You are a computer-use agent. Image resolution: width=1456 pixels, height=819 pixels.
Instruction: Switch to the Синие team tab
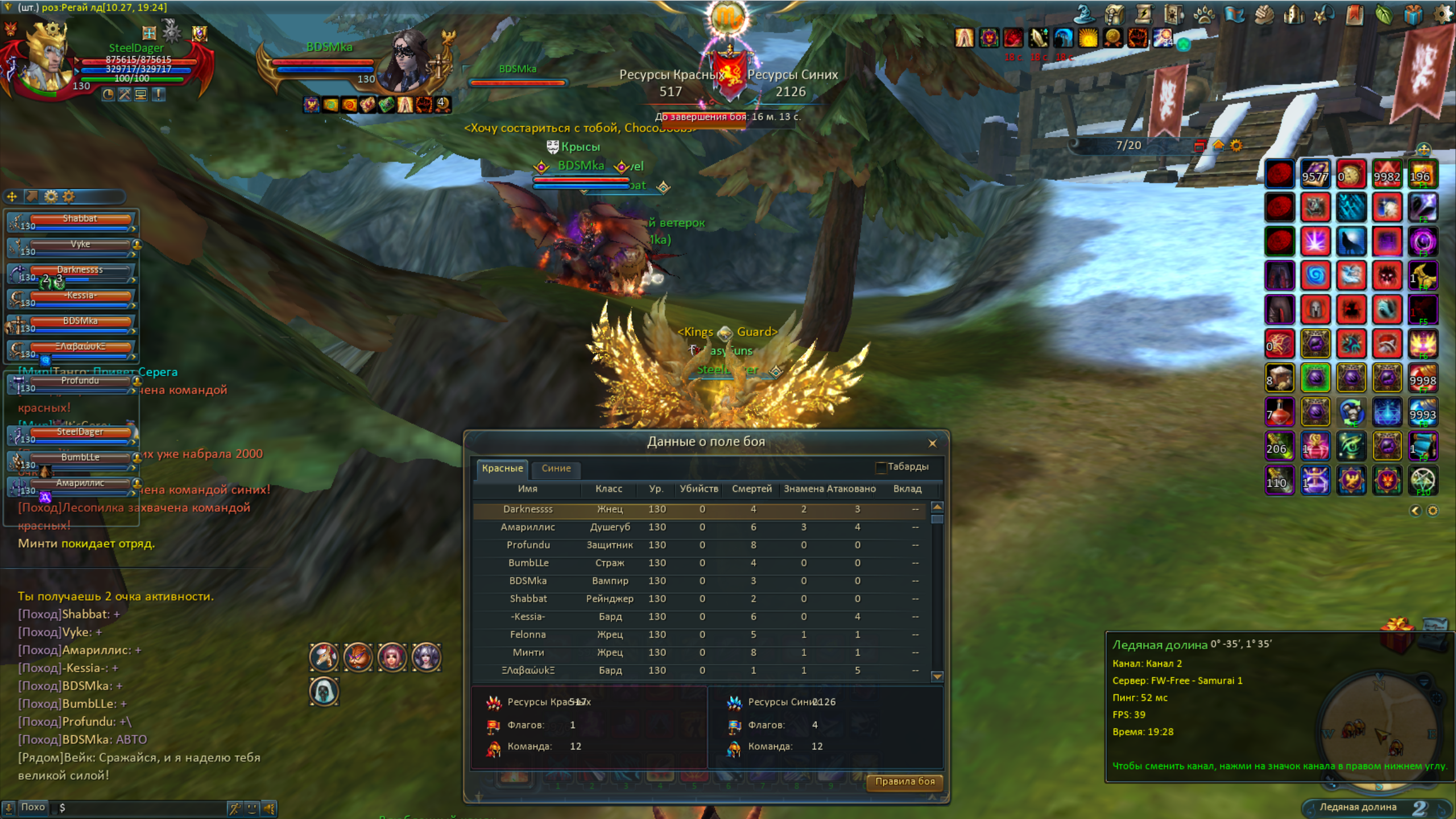pyautogui.click(x=556, y=468)
